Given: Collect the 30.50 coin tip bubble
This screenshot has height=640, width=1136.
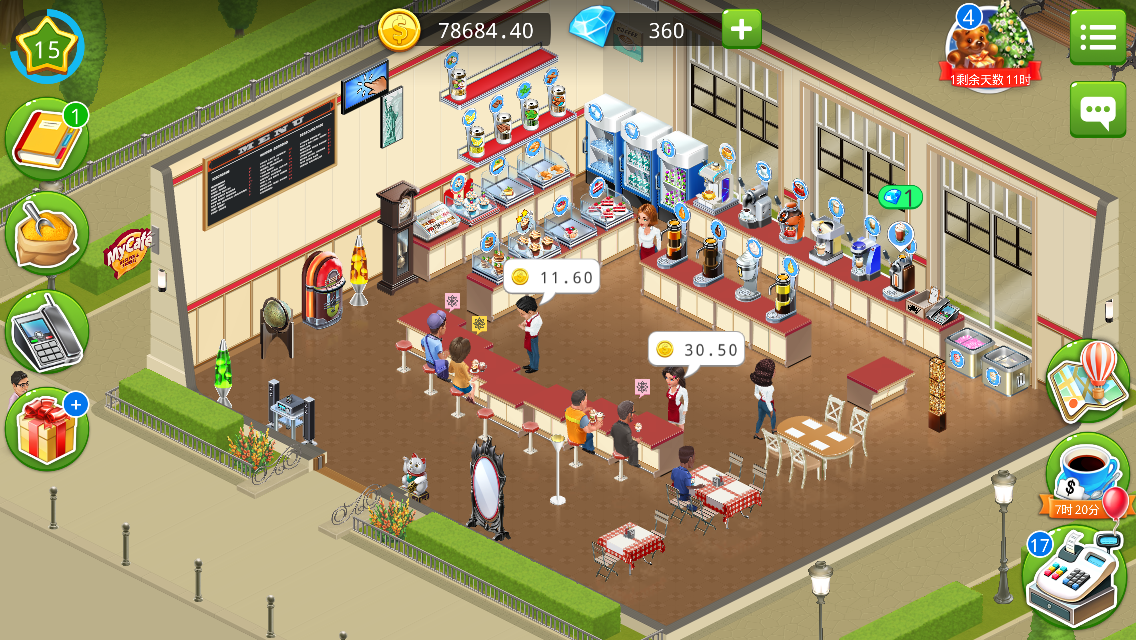Looking at the screenshot, I should coord(697,349).
